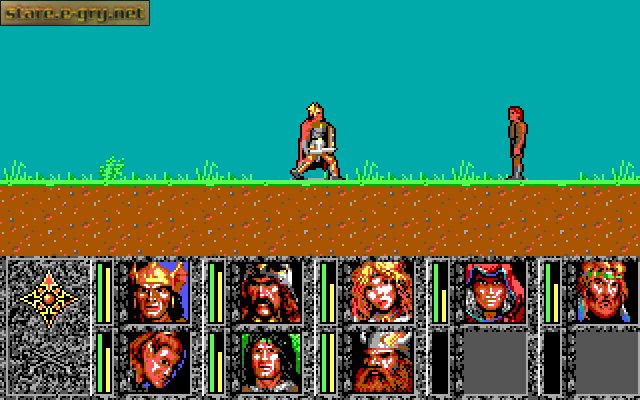Open the stare-e-gry.net watermark link
Image resolution: width=640 pixels, height=400 pixels.
74,13
